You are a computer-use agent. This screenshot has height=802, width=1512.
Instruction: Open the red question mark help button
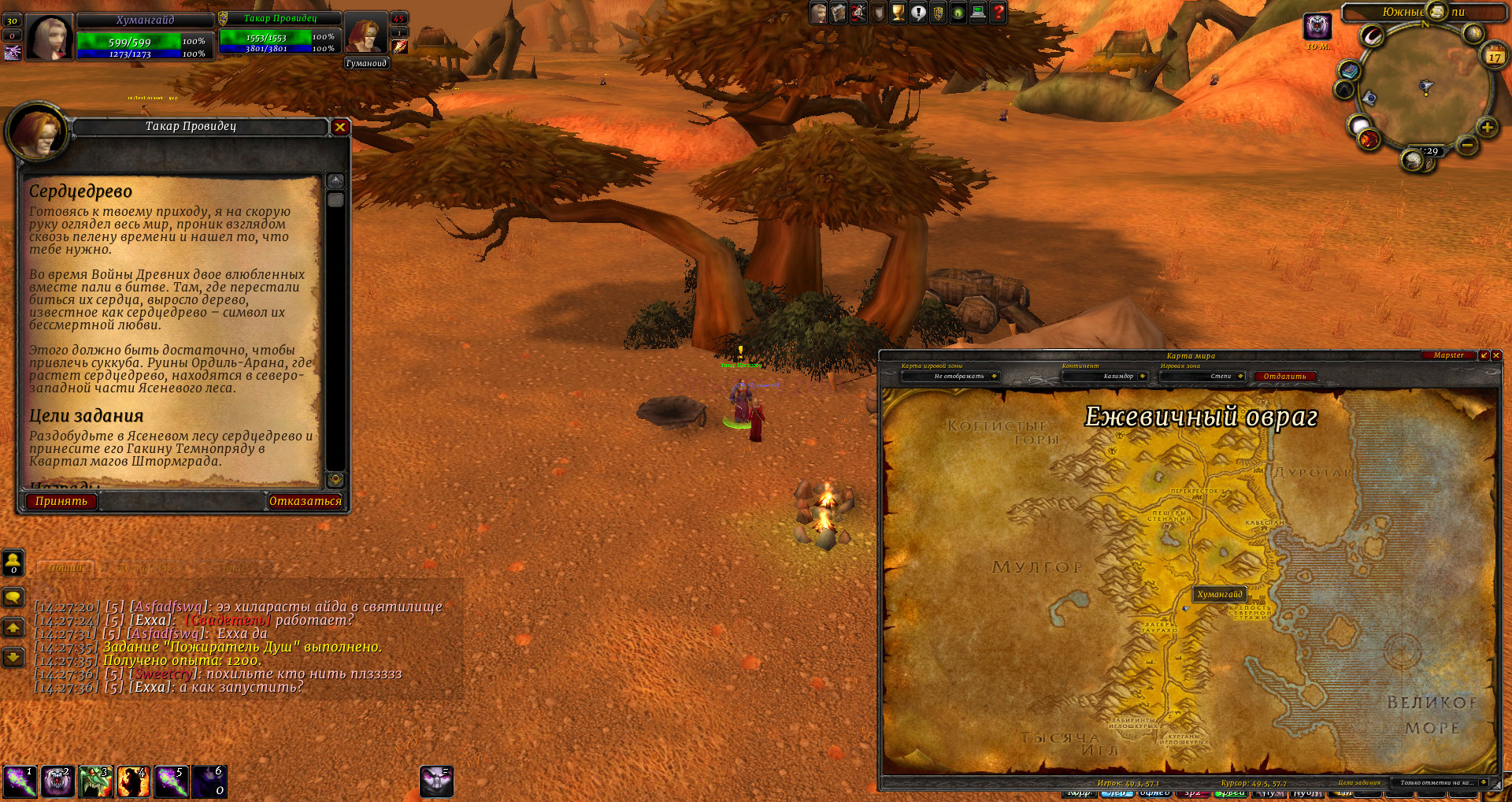tap(998, 13)
